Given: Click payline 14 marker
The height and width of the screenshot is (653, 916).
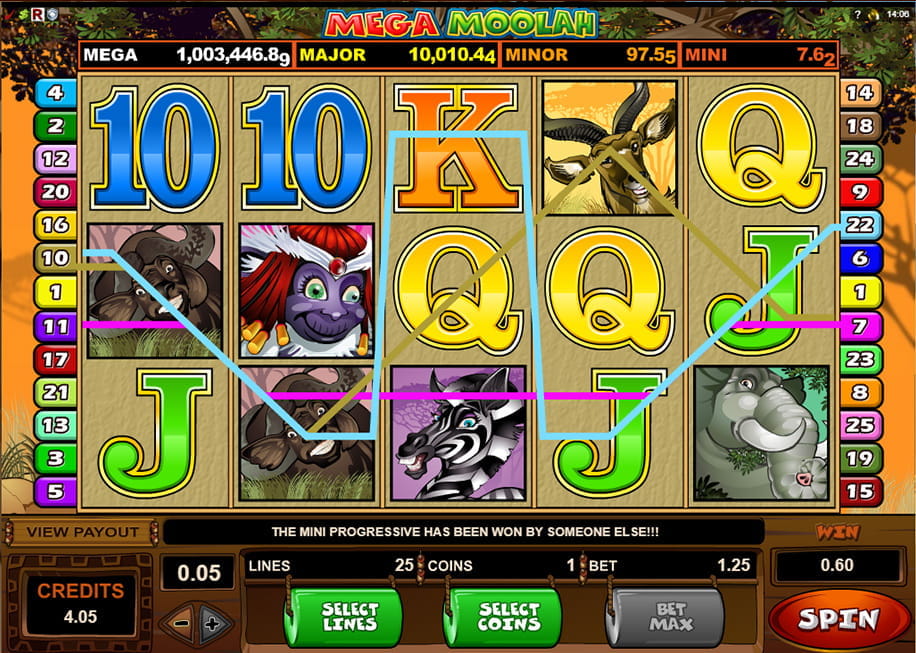Looking at the screenshot, I should pyautogui.click(x=859, y=94).
